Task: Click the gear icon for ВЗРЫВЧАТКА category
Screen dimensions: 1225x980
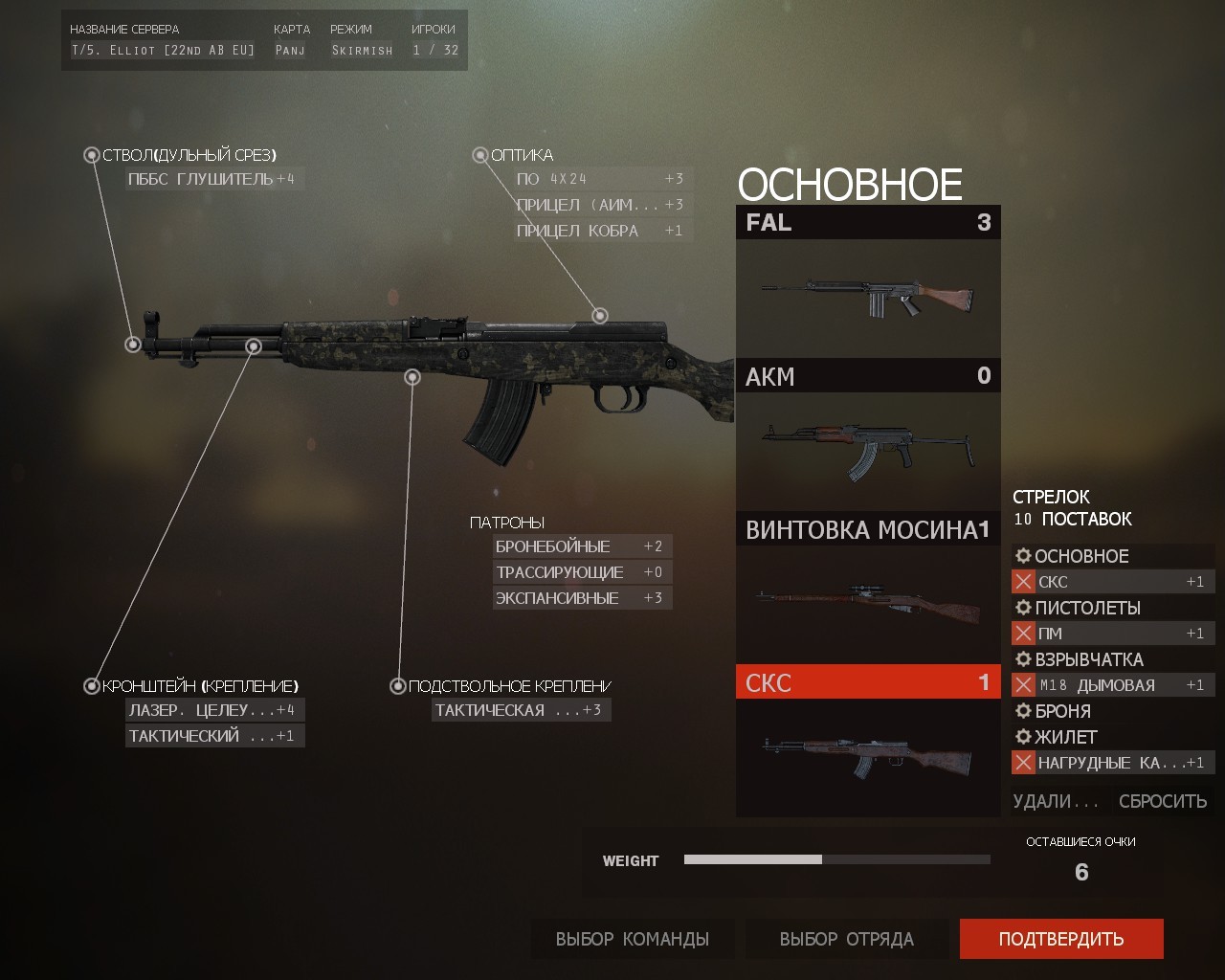Action: 1022,659
